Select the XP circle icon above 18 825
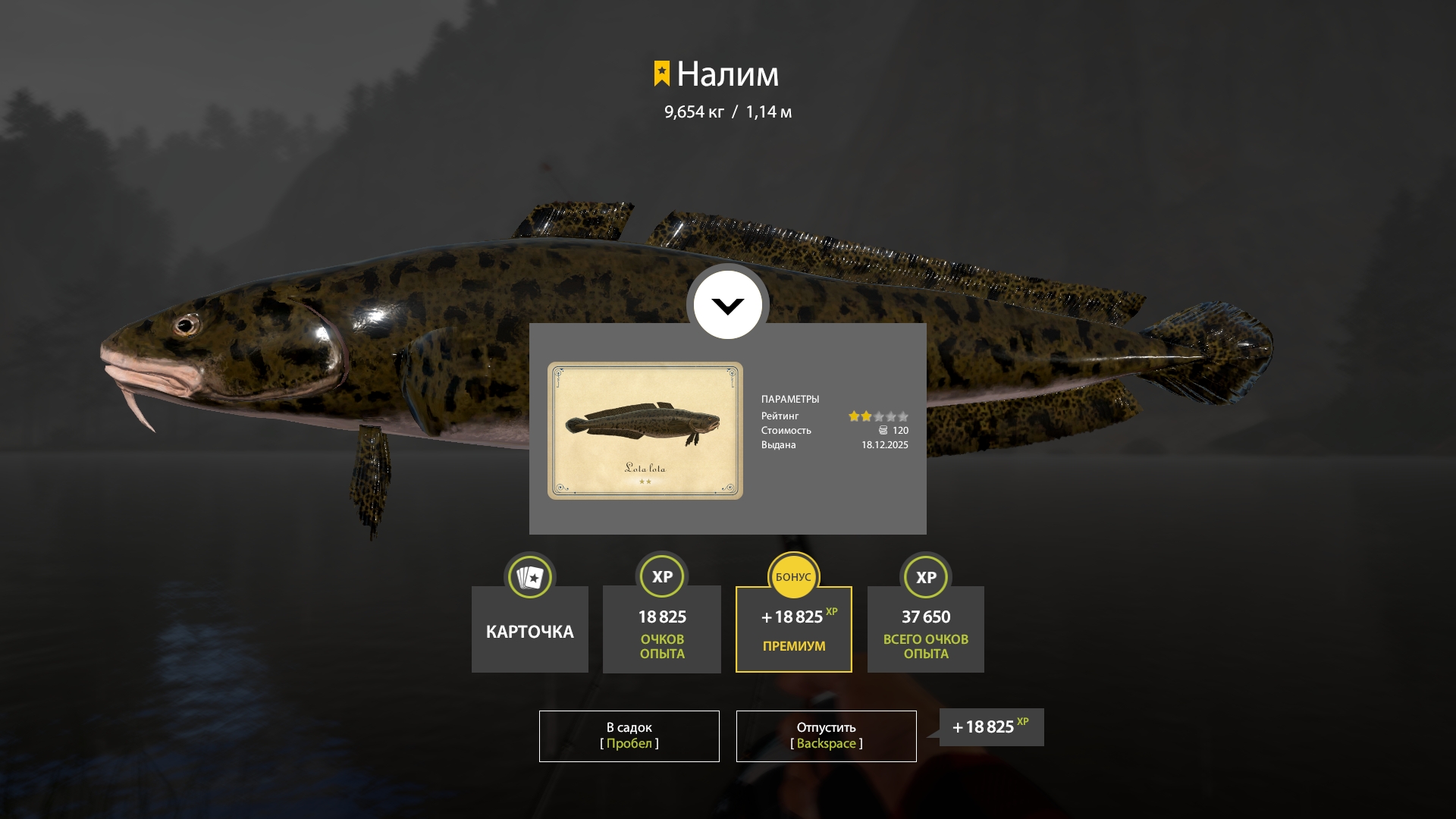This screenshot has height=819, width=1456. tap(661, 576)
